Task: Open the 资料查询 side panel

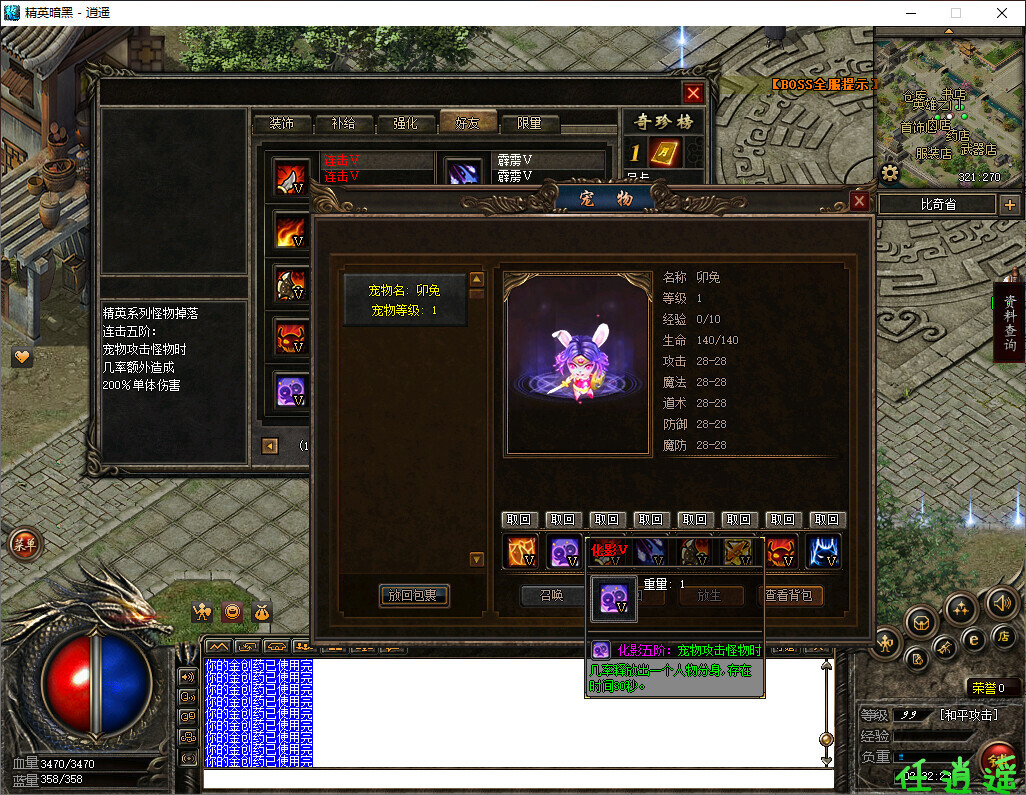Action: point(1009,322)
